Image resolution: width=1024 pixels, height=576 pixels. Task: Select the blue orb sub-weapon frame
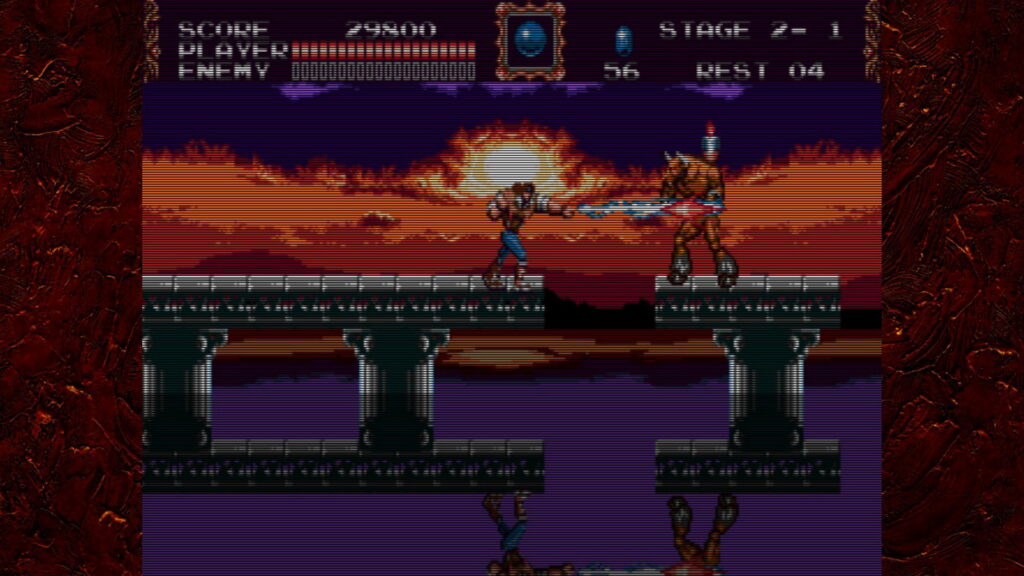(529, 42)
